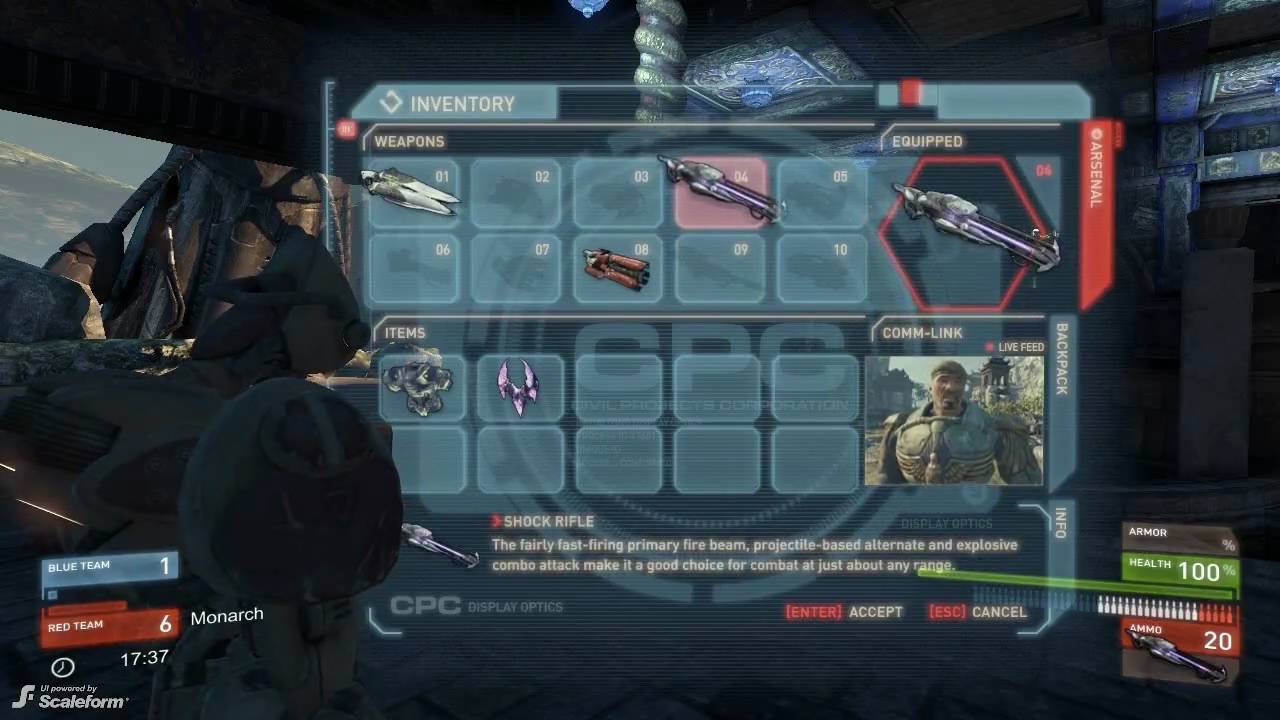1280x720 pixels.
Task: Pick the purple horned item slot
Action: point(518,386)
